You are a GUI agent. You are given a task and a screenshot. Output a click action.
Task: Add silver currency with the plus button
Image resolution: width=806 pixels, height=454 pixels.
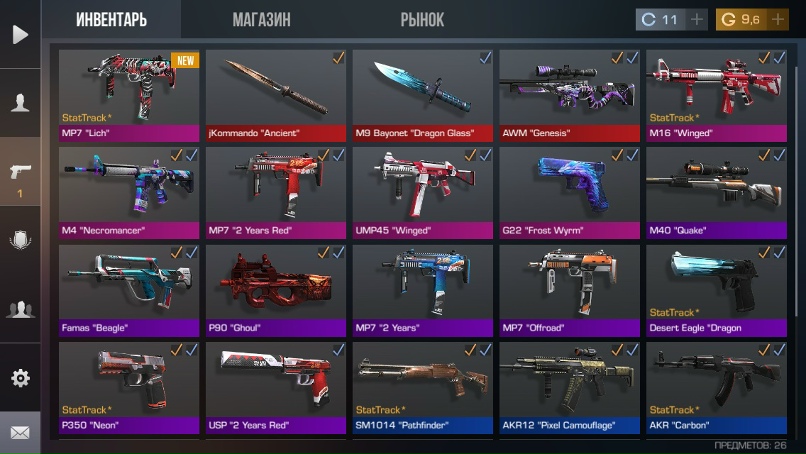click(x=696, y=20)
